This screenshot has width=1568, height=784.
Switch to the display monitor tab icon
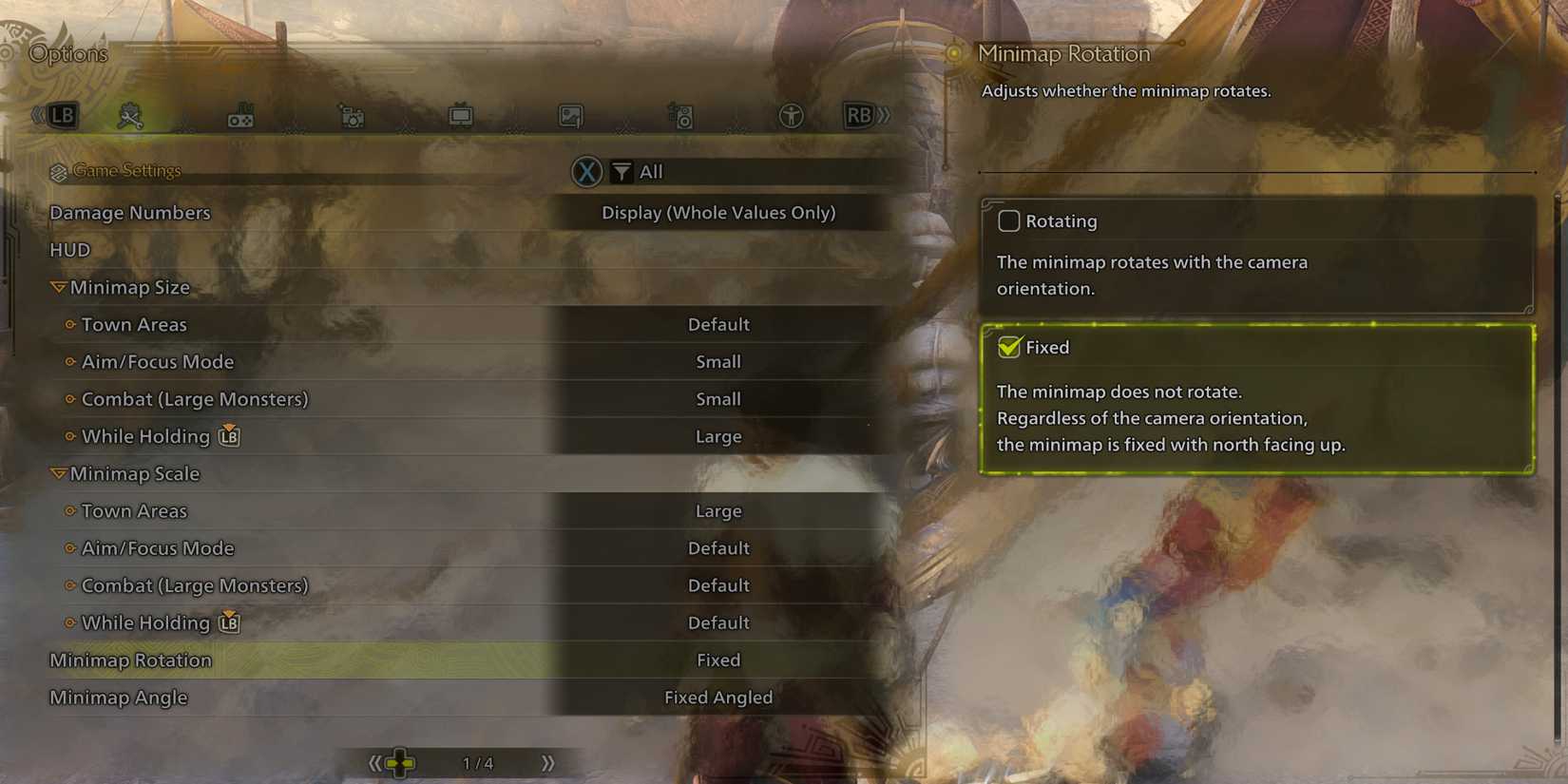(462, 113)
